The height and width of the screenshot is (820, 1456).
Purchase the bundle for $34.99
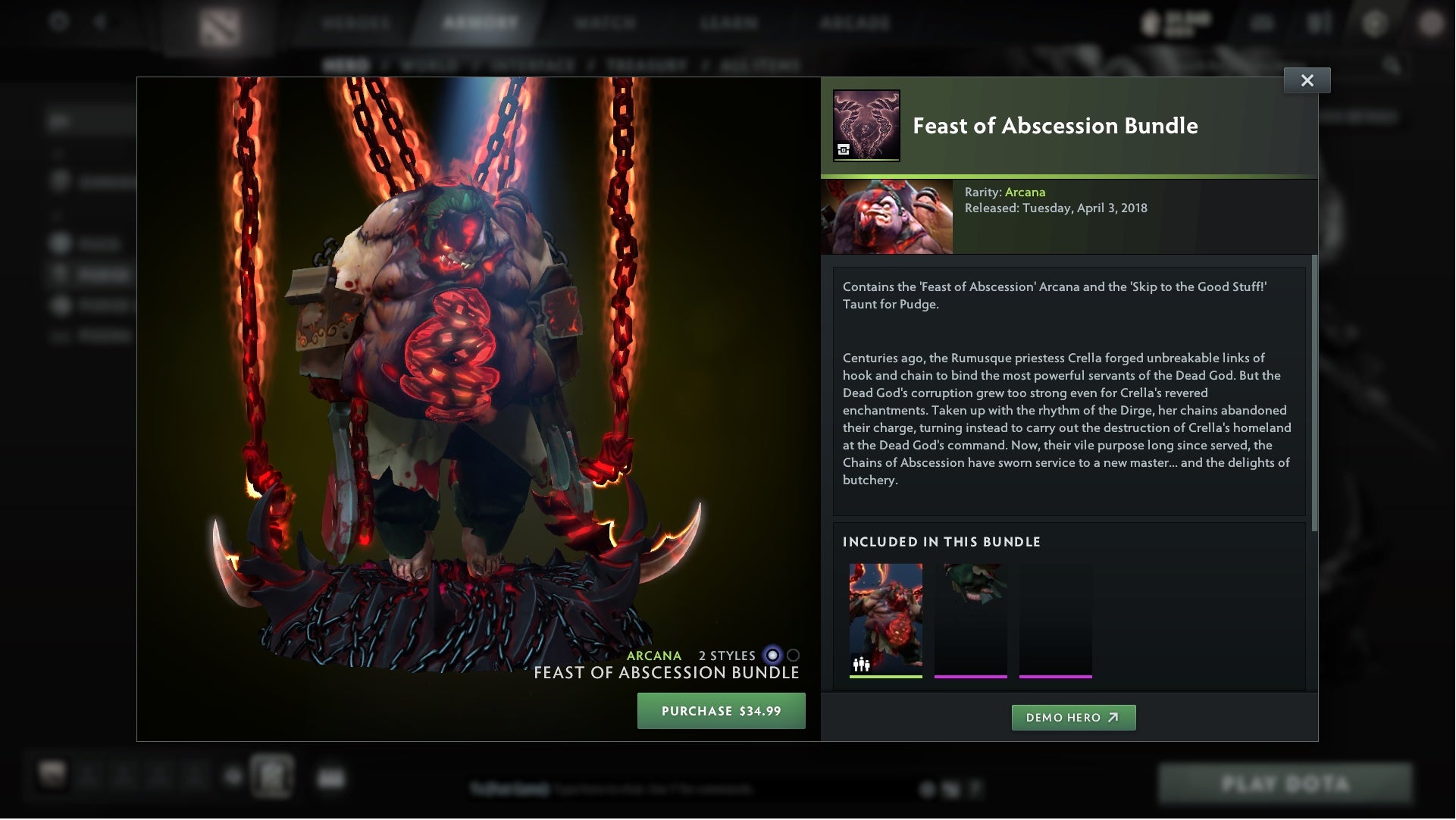(x=721, y=711)
